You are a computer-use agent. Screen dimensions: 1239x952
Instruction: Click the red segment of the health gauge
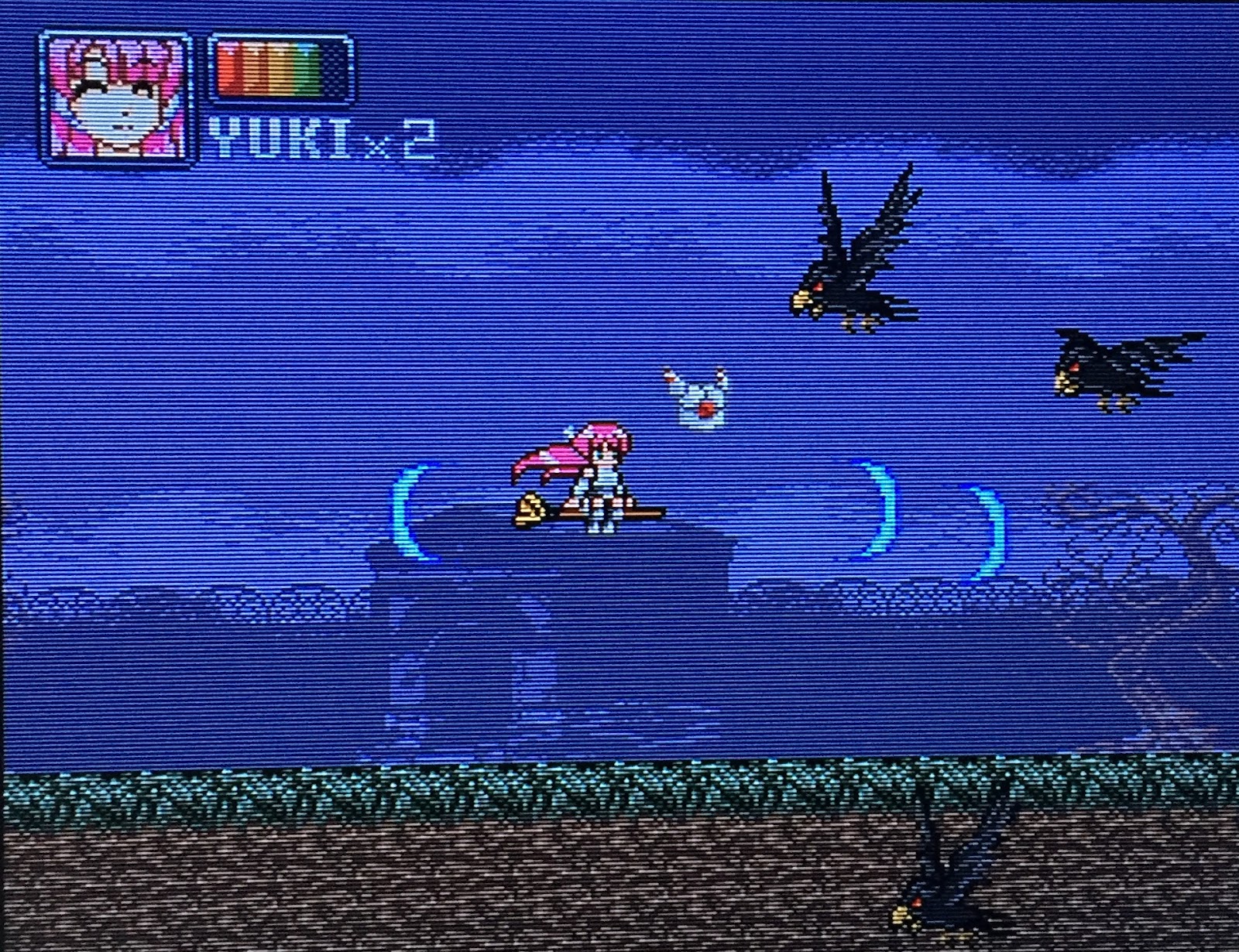point(226,70)
